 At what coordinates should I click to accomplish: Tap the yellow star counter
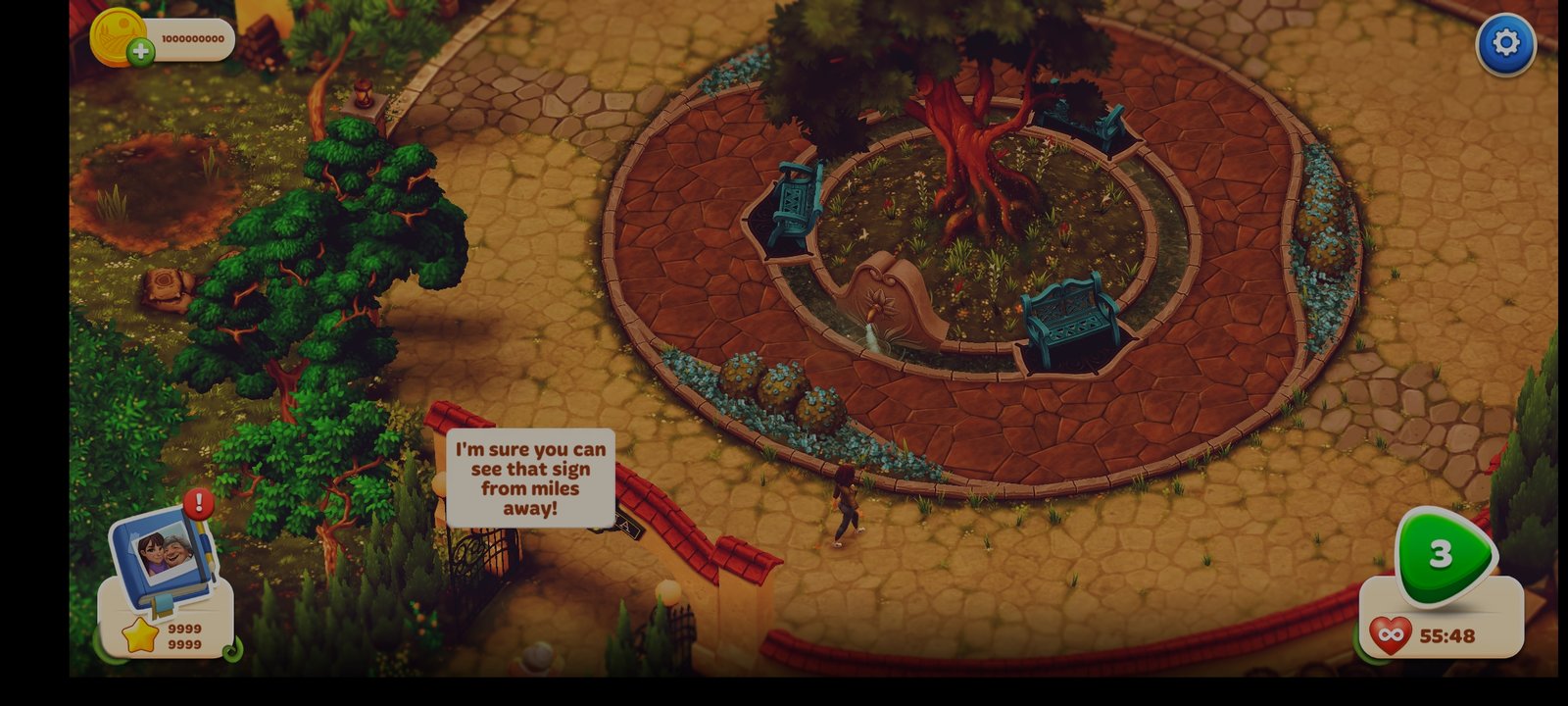[x=140, y=635]
